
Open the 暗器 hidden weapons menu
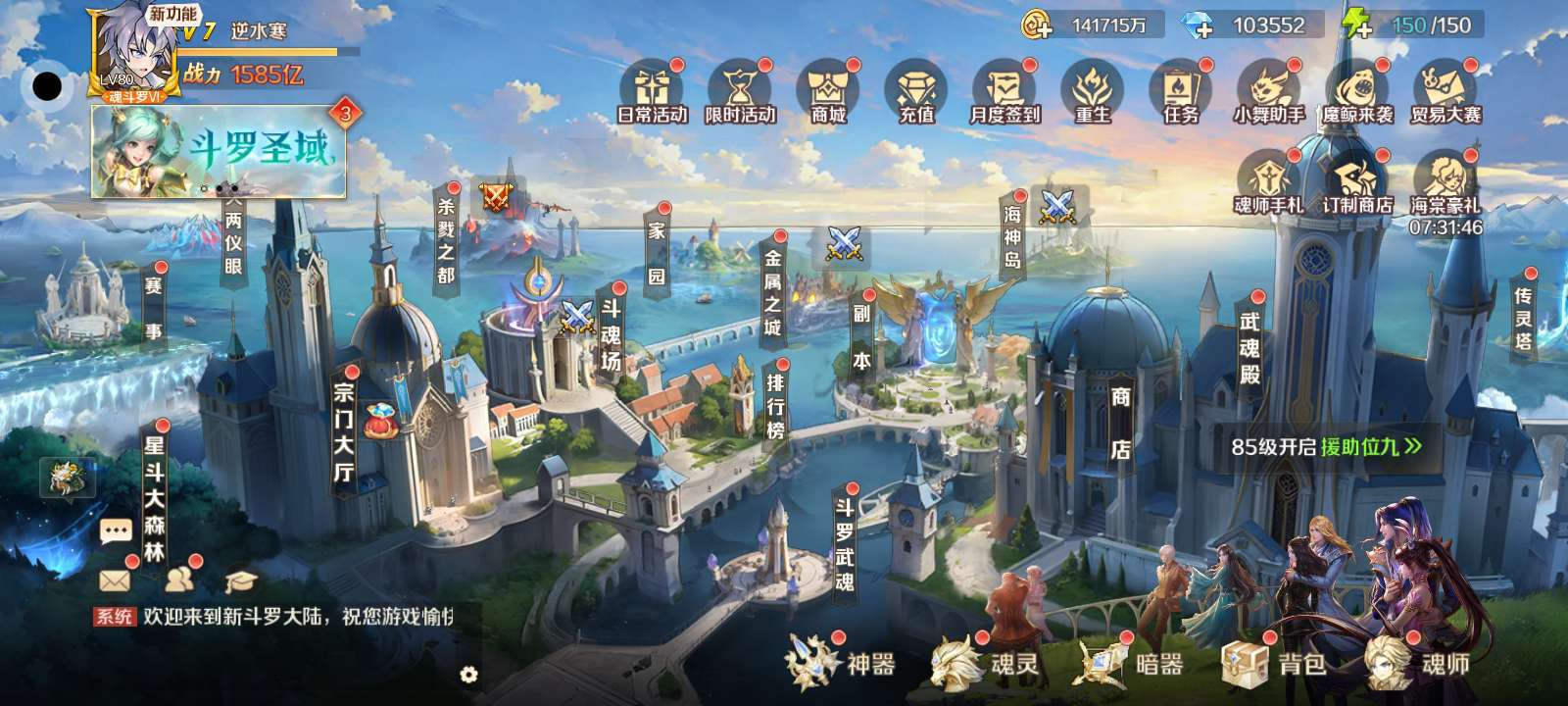point(1129,664)
